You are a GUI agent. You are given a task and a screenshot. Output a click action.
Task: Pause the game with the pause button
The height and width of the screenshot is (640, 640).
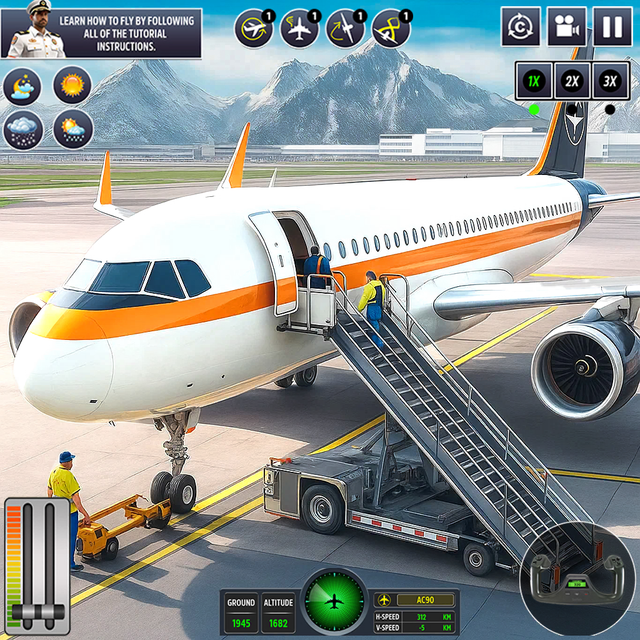click(612, 27)
